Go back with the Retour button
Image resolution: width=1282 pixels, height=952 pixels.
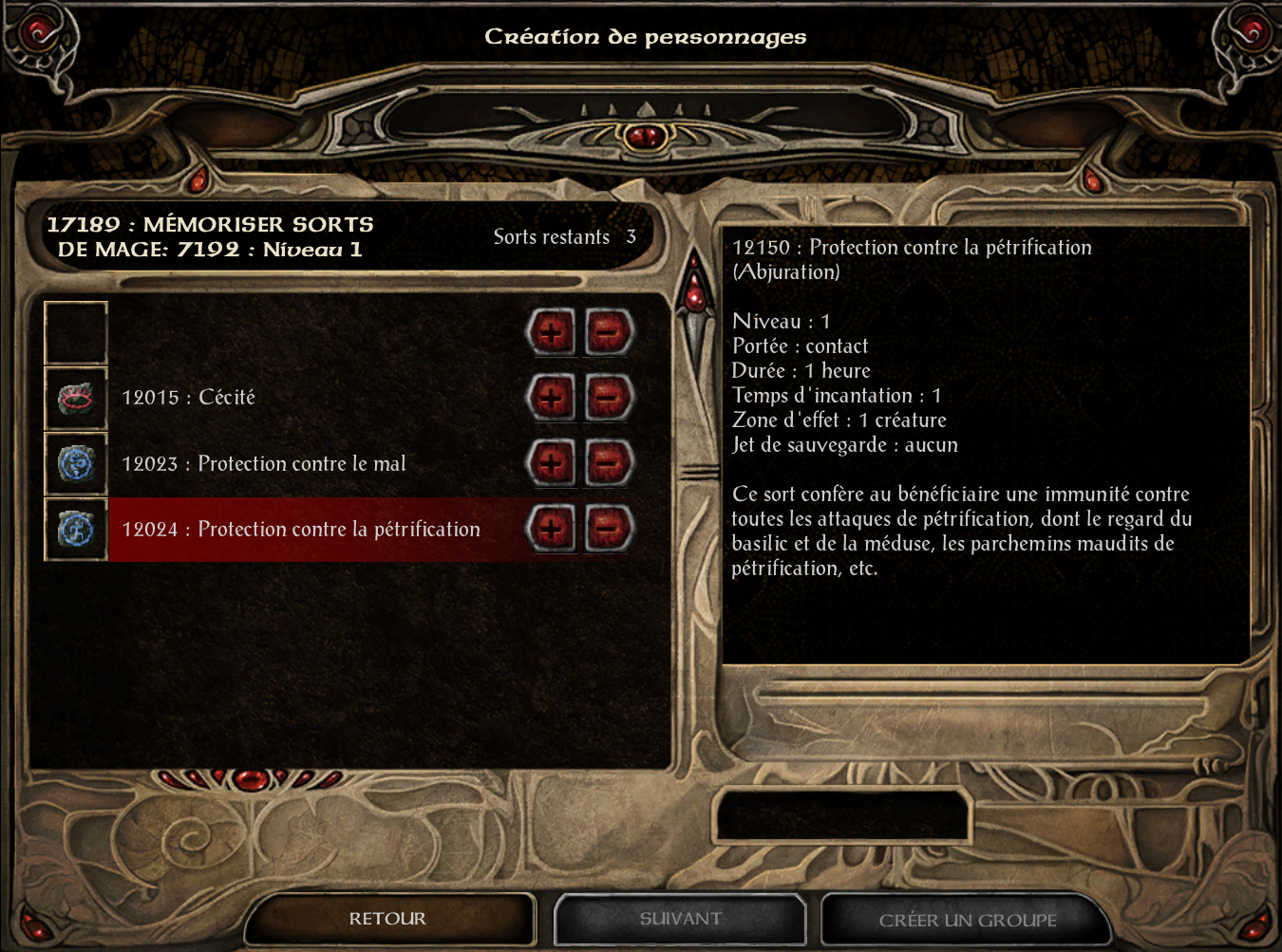coord(387,919)
